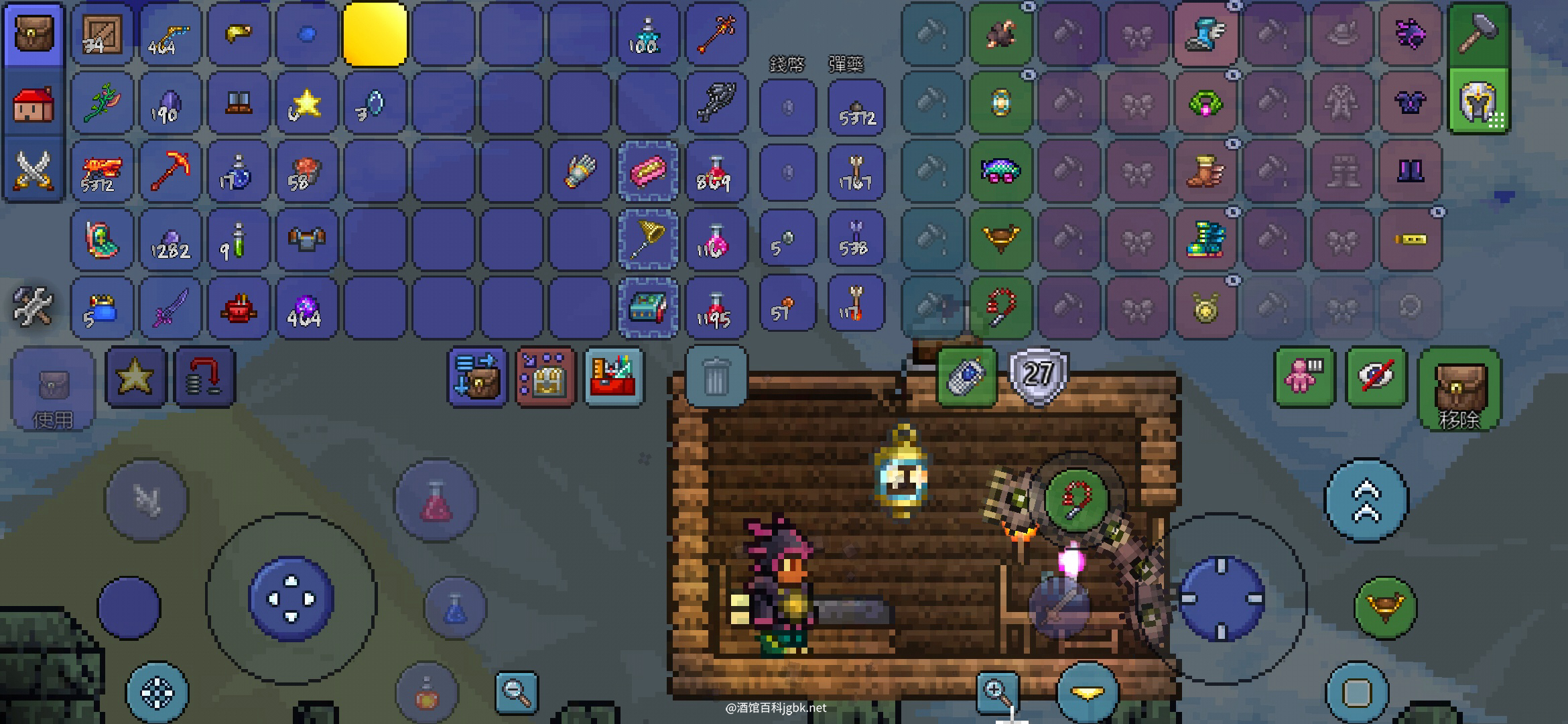The image size is (1568, 724).
Task: Select the healing potion stack of 869
Action: [715, 171]
